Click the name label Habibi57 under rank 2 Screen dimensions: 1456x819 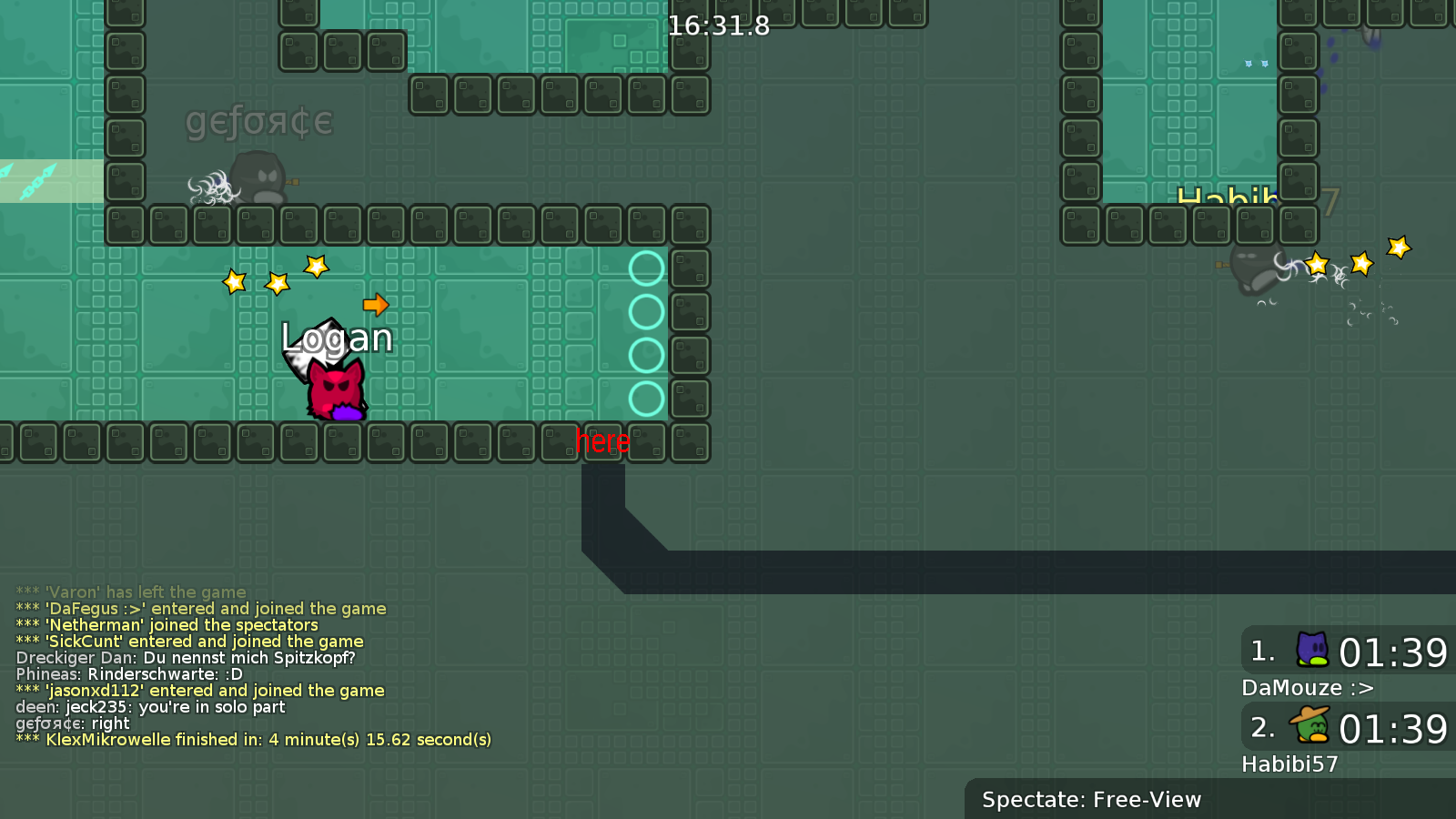[1289, 764]
